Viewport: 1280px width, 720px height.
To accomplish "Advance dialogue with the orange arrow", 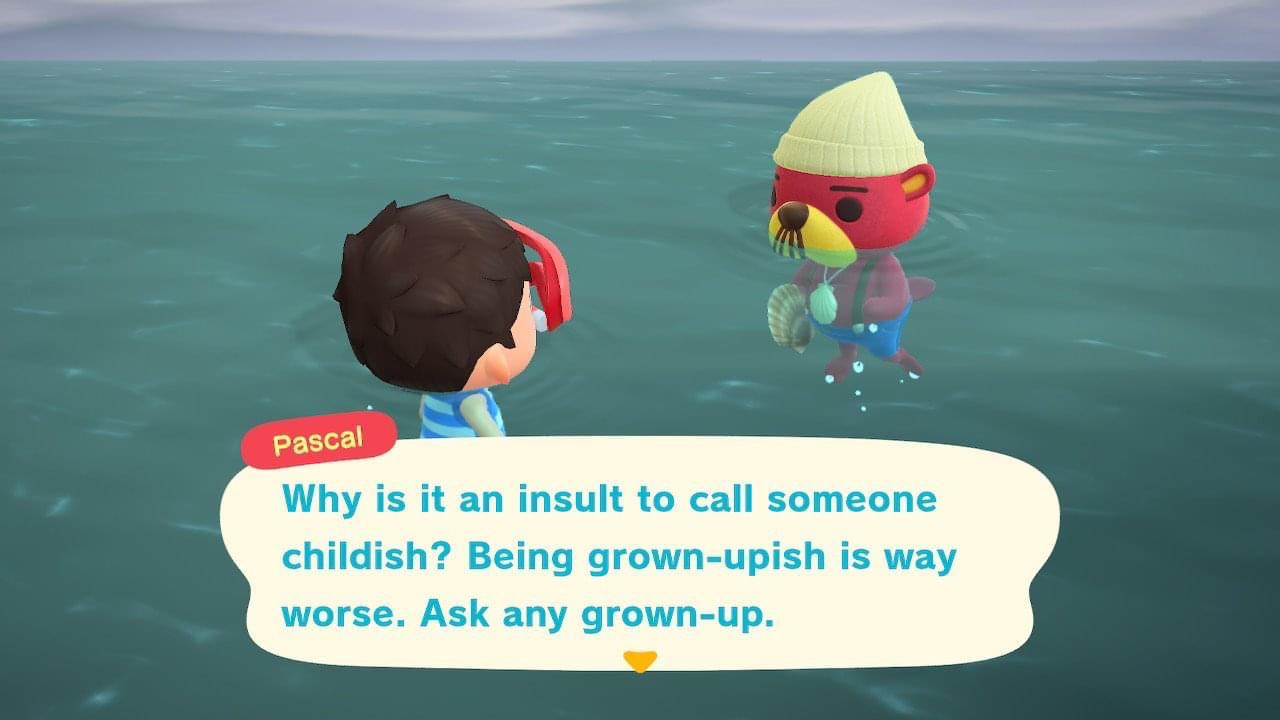I will [x=640, y=661].
